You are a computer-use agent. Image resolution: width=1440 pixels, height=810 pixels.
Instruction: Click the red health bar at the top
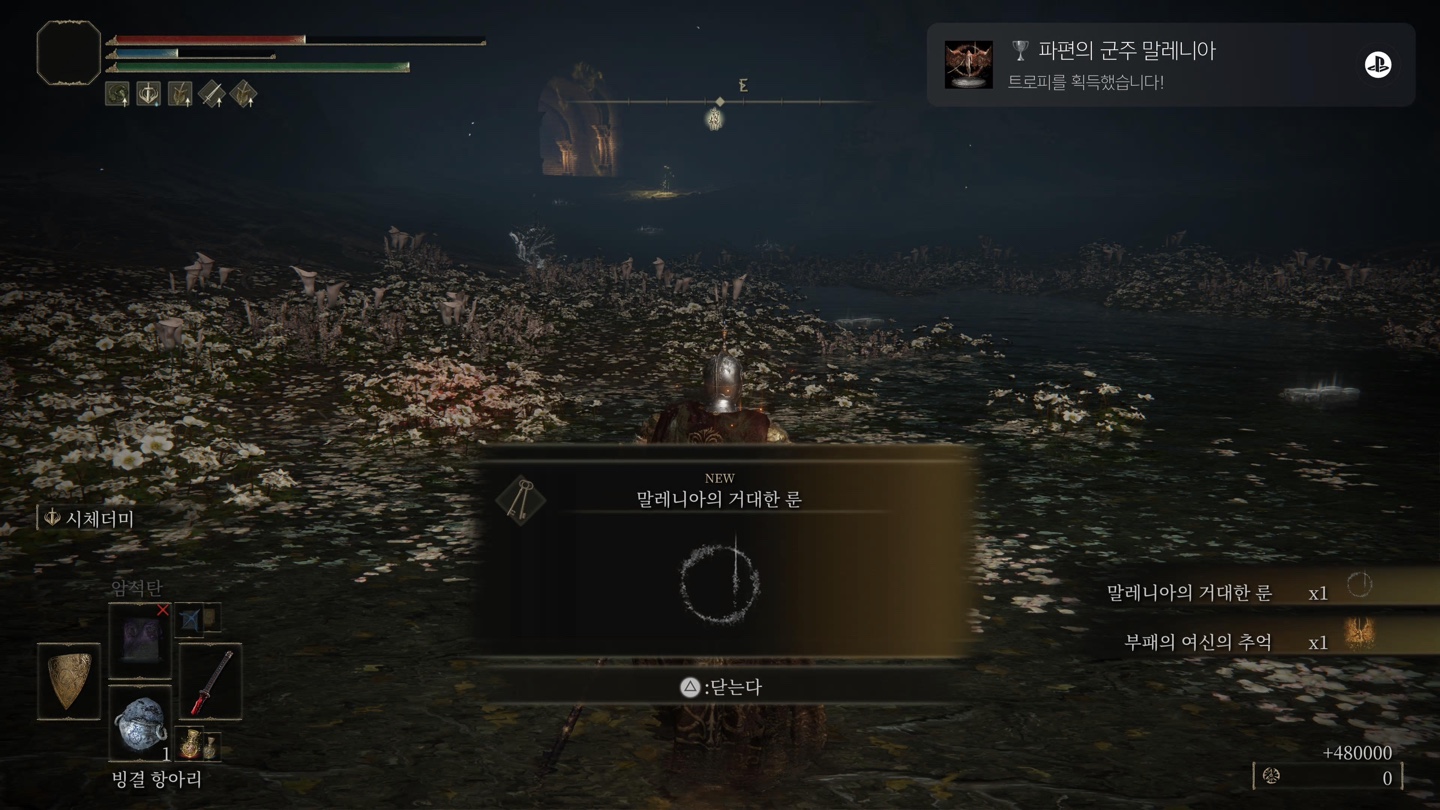210,40
